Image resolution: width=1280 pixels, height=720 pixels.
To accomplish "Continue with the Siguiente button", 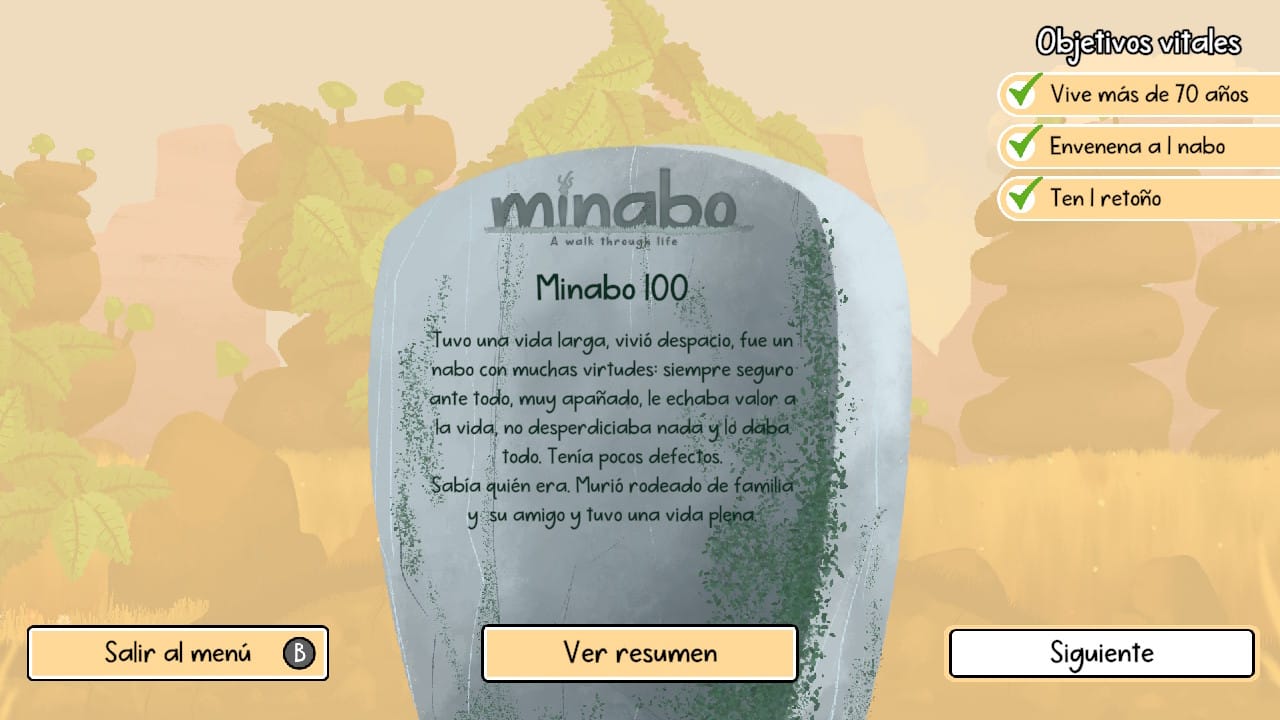I will pos(1101,654).
